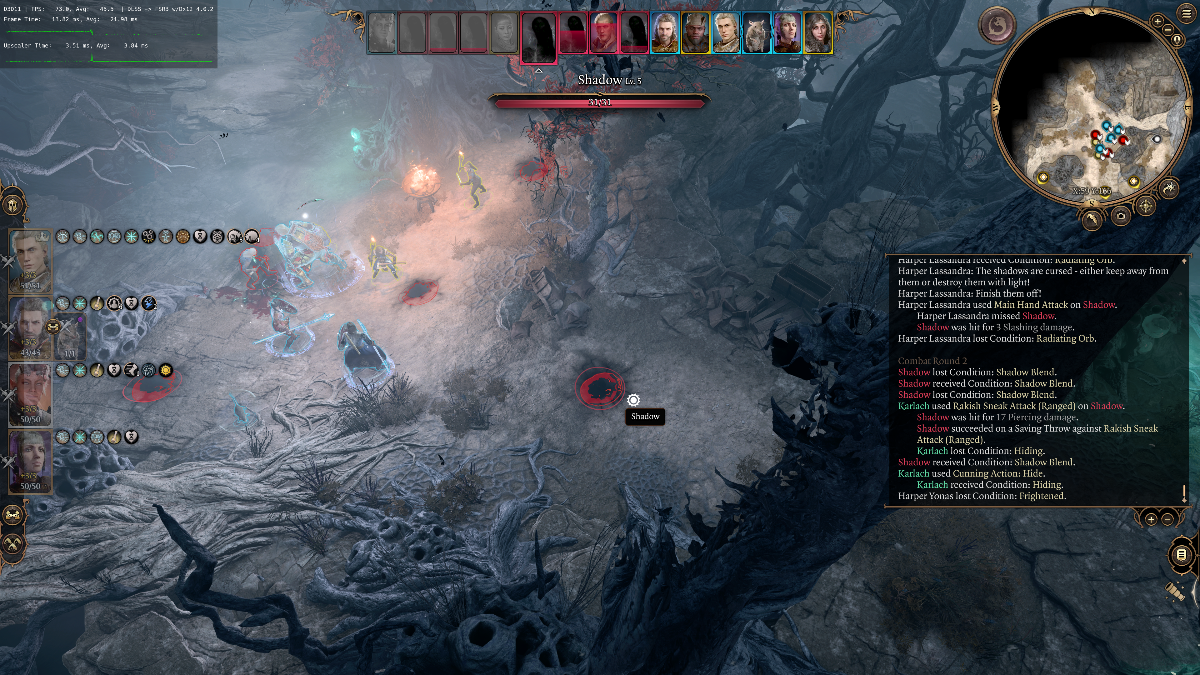Select the active Shadow portrait in turn order

[539, 33]
